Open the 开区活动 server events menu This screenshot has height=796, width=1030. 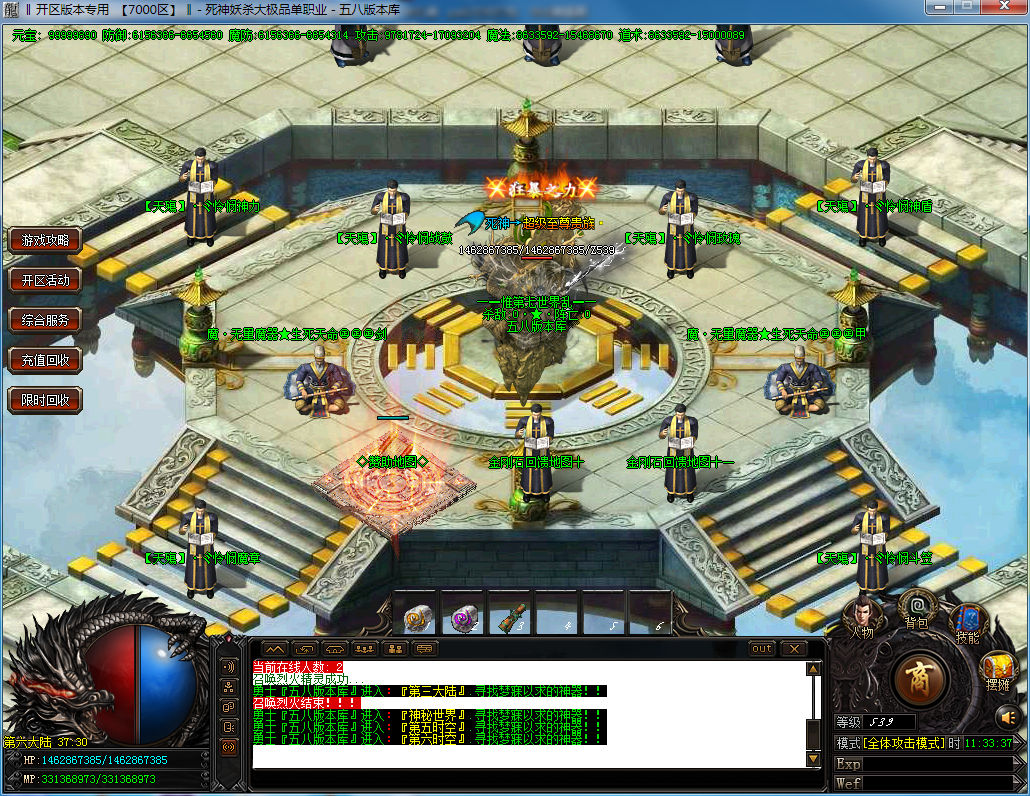tap(44, 280)
